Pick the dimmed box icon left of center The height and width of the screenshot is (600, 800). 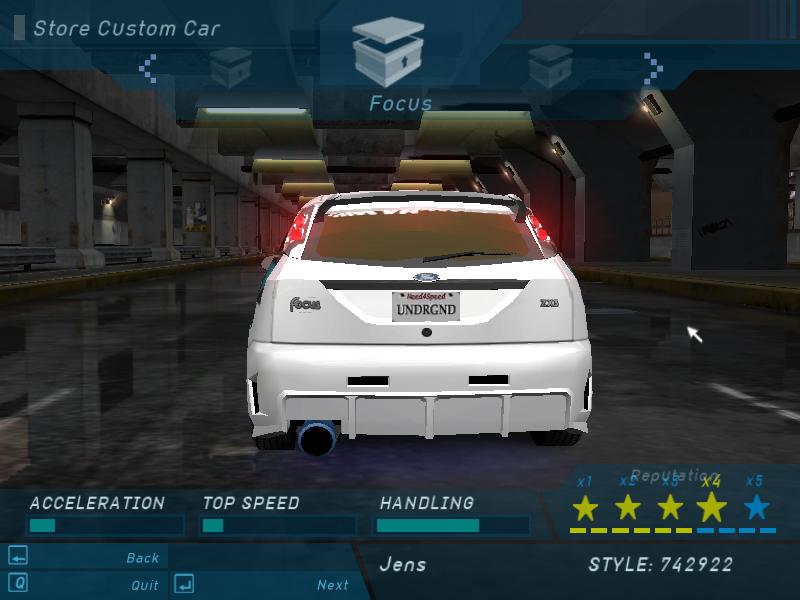(229, 65)
